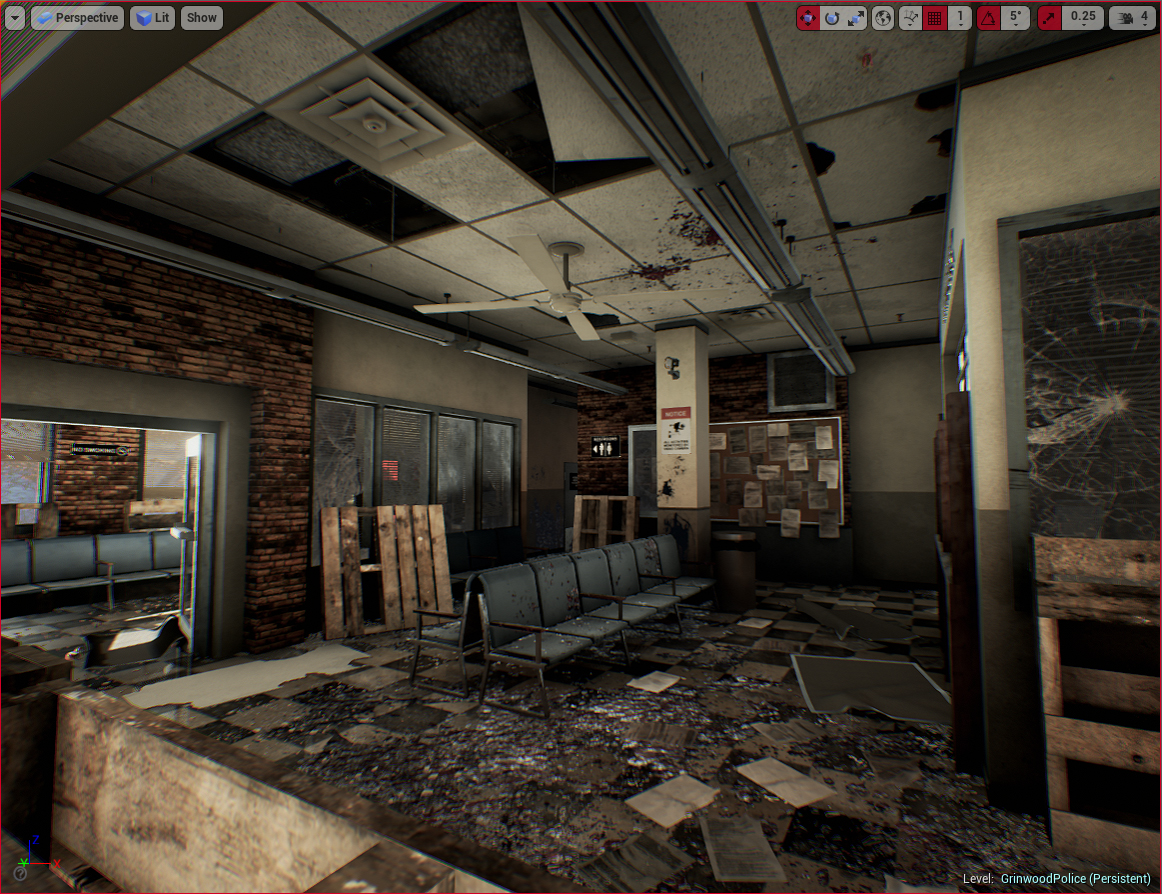
Task: Toggle the world coordinate globe icon
Action: (883, 17)
